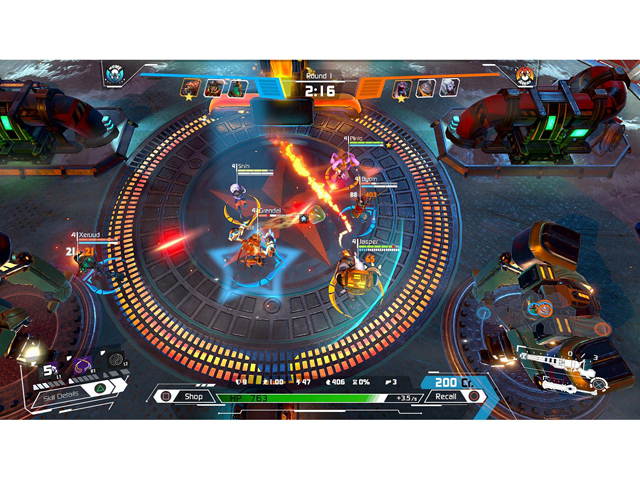Screen dimensions: 640x480
Task: Click the orange team emblem
Action: [526, 74]
